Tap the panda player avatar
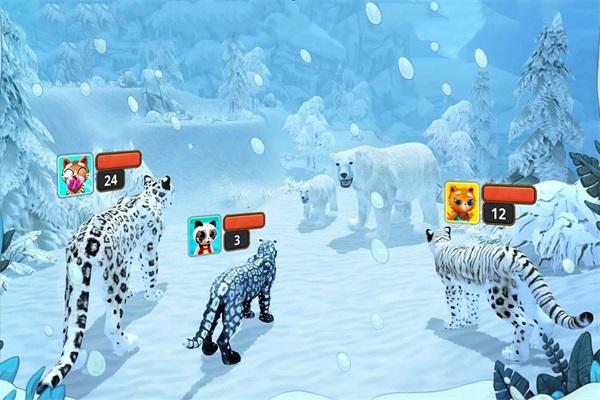The image size is (600, 400). tap(204, 235)
